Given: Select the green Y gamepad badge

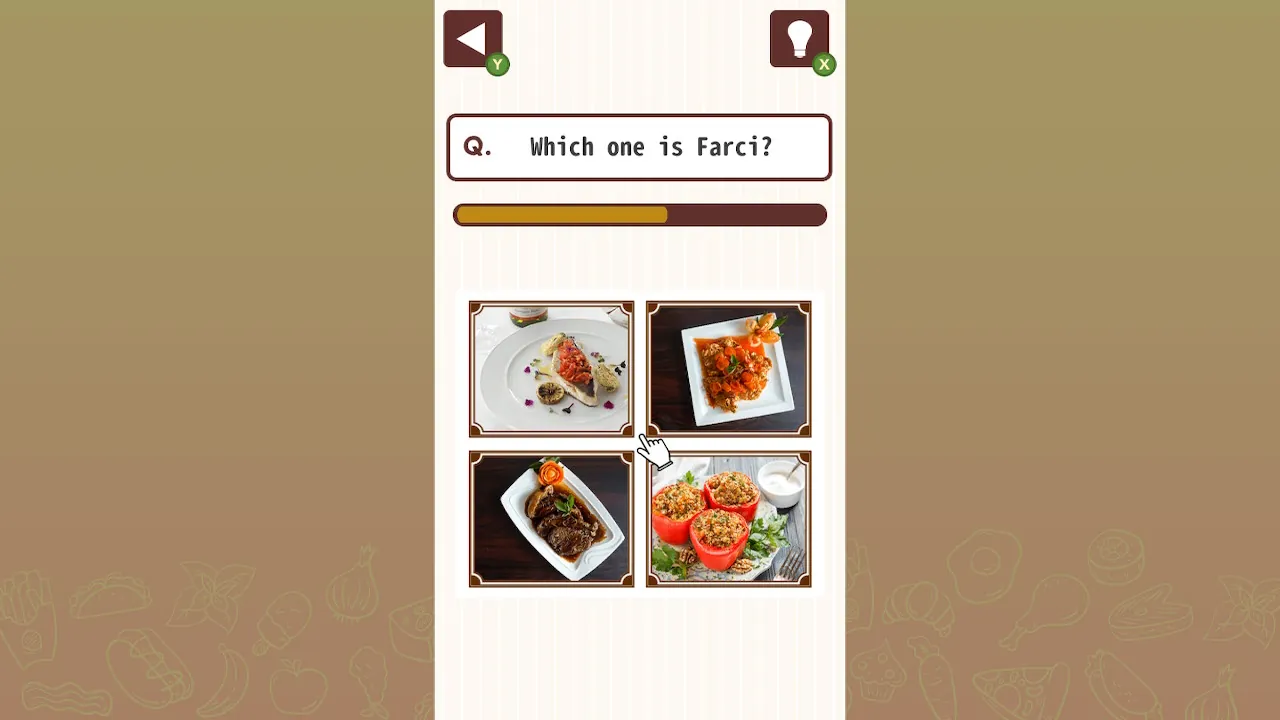Looking at the screenshot, I should [497, 64].
